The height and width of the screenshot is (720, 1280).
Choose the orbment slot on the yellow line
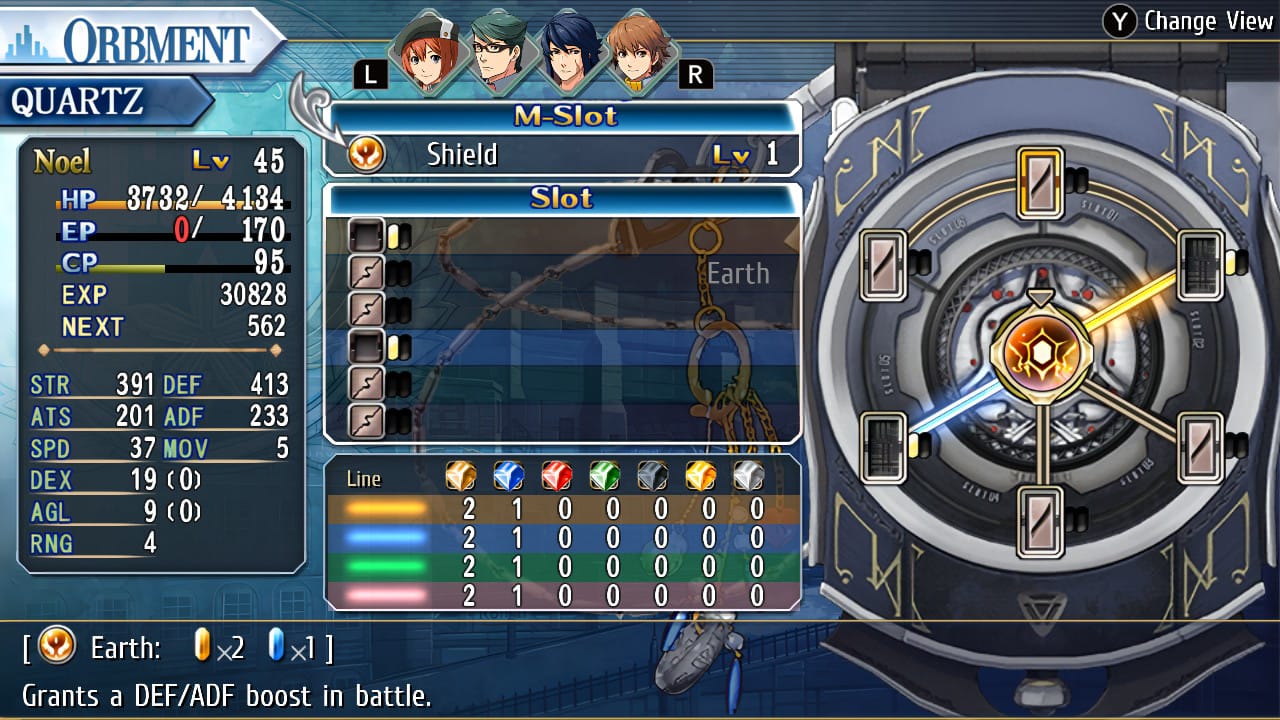[x=1200, y=265]
